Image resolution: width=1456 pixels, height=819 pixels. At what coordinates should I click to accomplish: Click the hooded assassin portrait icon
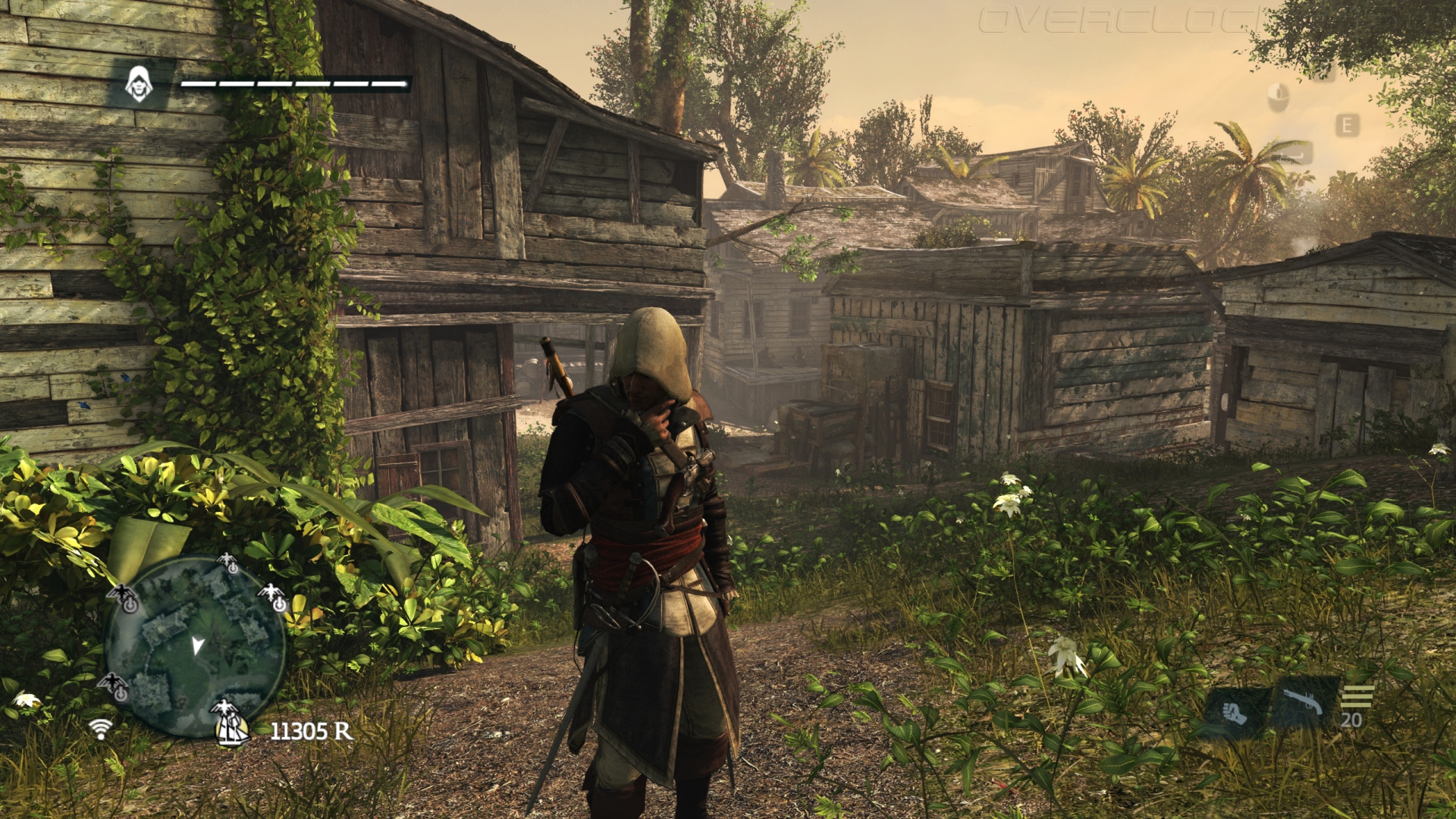pyautogui.click(x=139, y=84)
